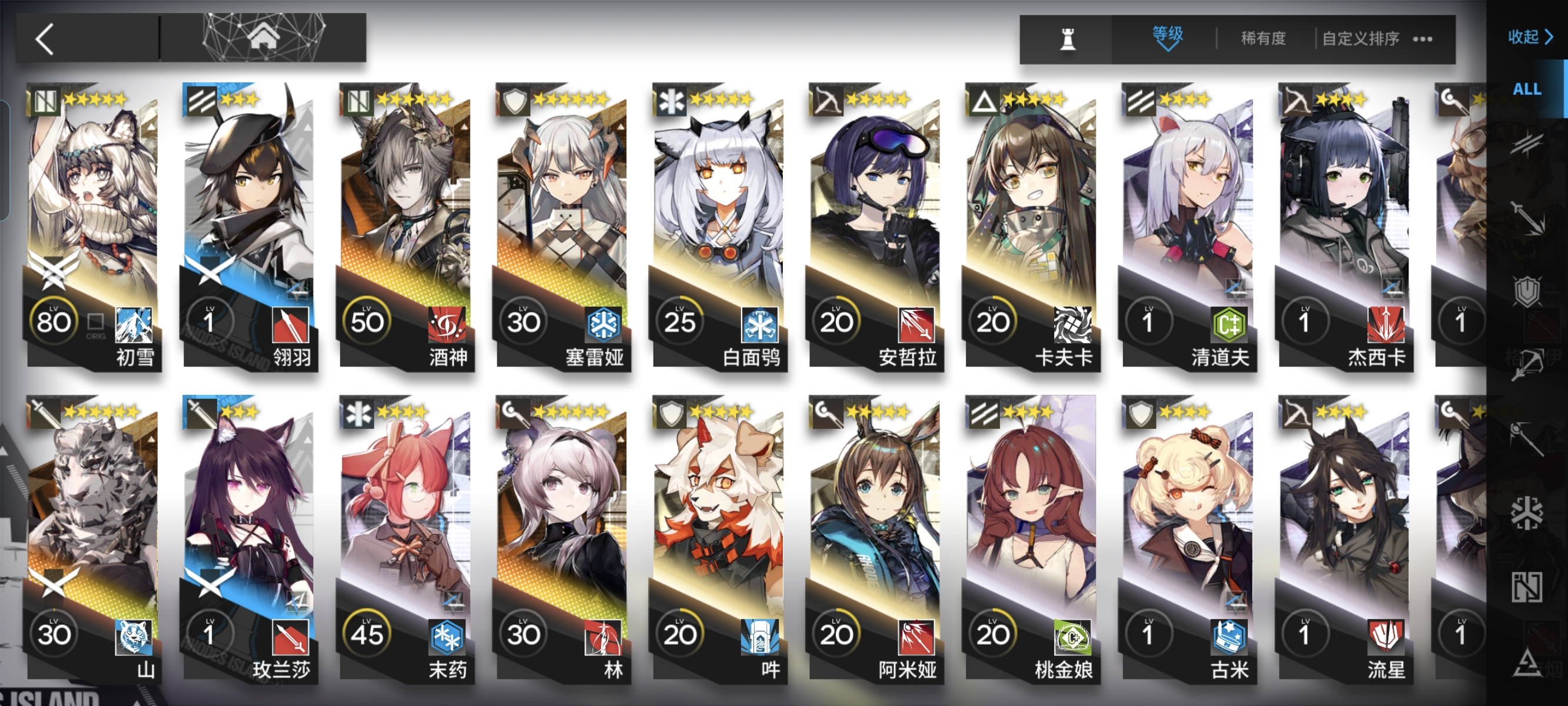Select the ALL class filter
1568x706 pixels.
[1527, 89]
